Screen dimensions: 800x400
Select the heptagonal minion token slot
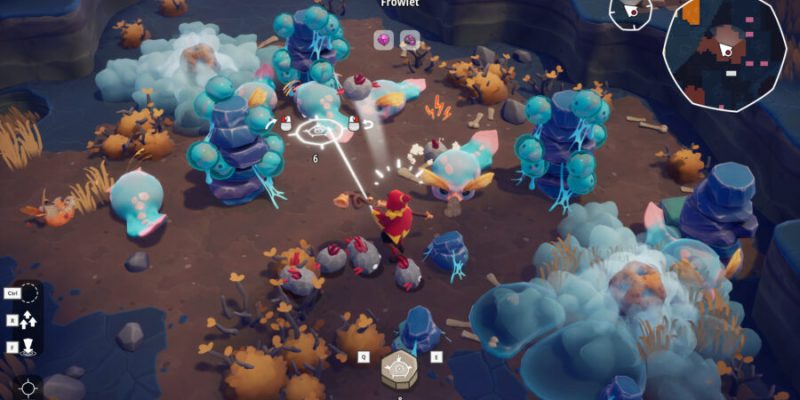click(x=400, y=368)
